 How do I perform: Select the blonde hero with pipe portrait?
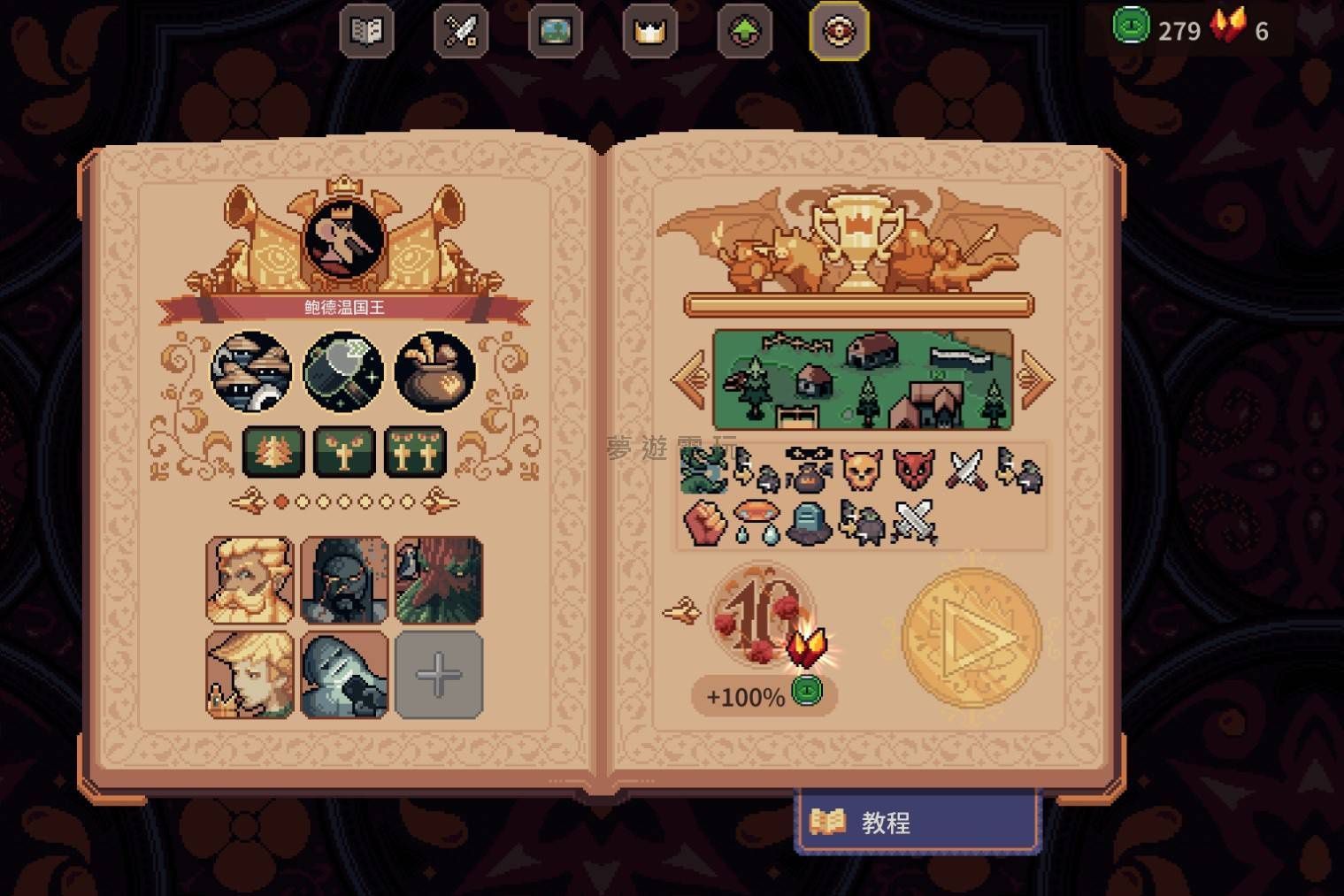click(x=250, y=675)
